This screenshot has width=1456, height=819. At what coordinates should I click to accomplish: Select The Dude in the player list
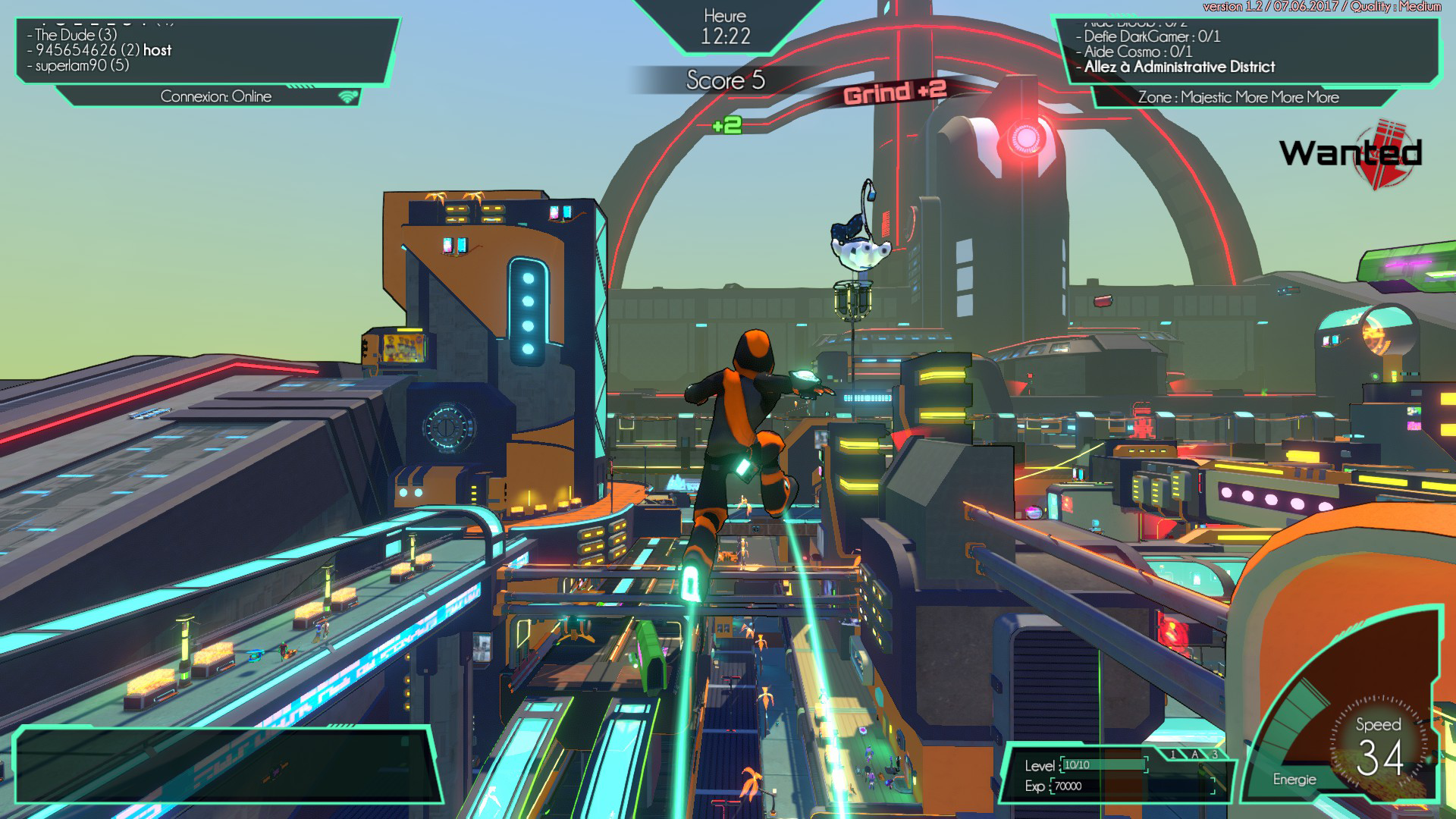(x=76, y=35)
